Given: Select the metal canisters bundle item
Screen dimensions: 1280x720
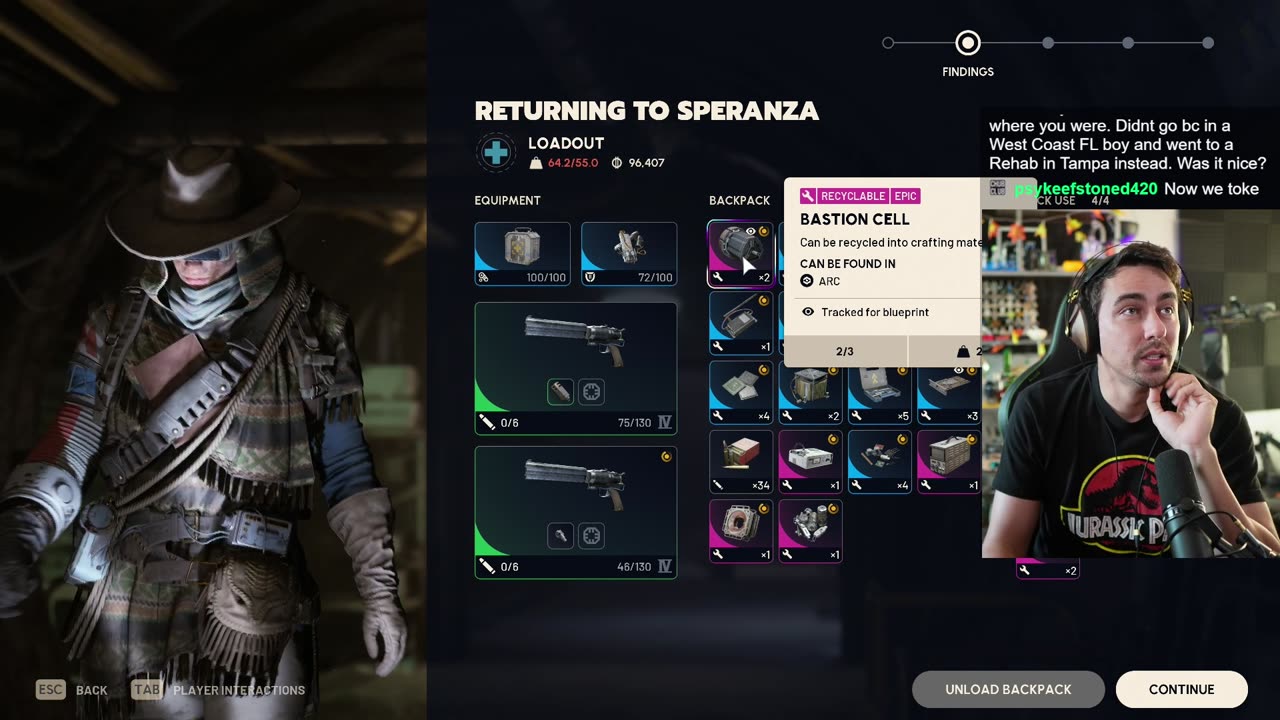Looking at the screenshot, I should pyautogui.click(x=810, y=531).
